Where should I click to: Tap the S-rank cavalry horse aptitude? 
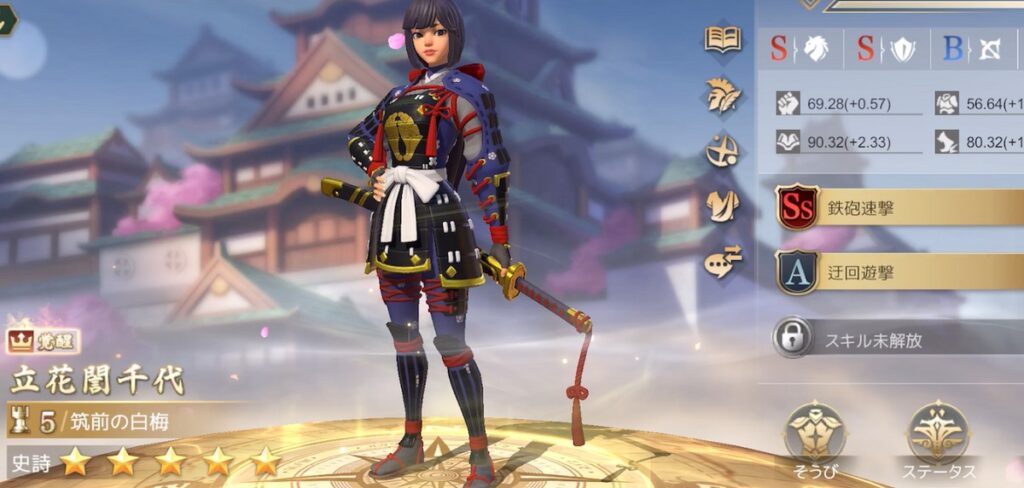(x=801, y=47)
